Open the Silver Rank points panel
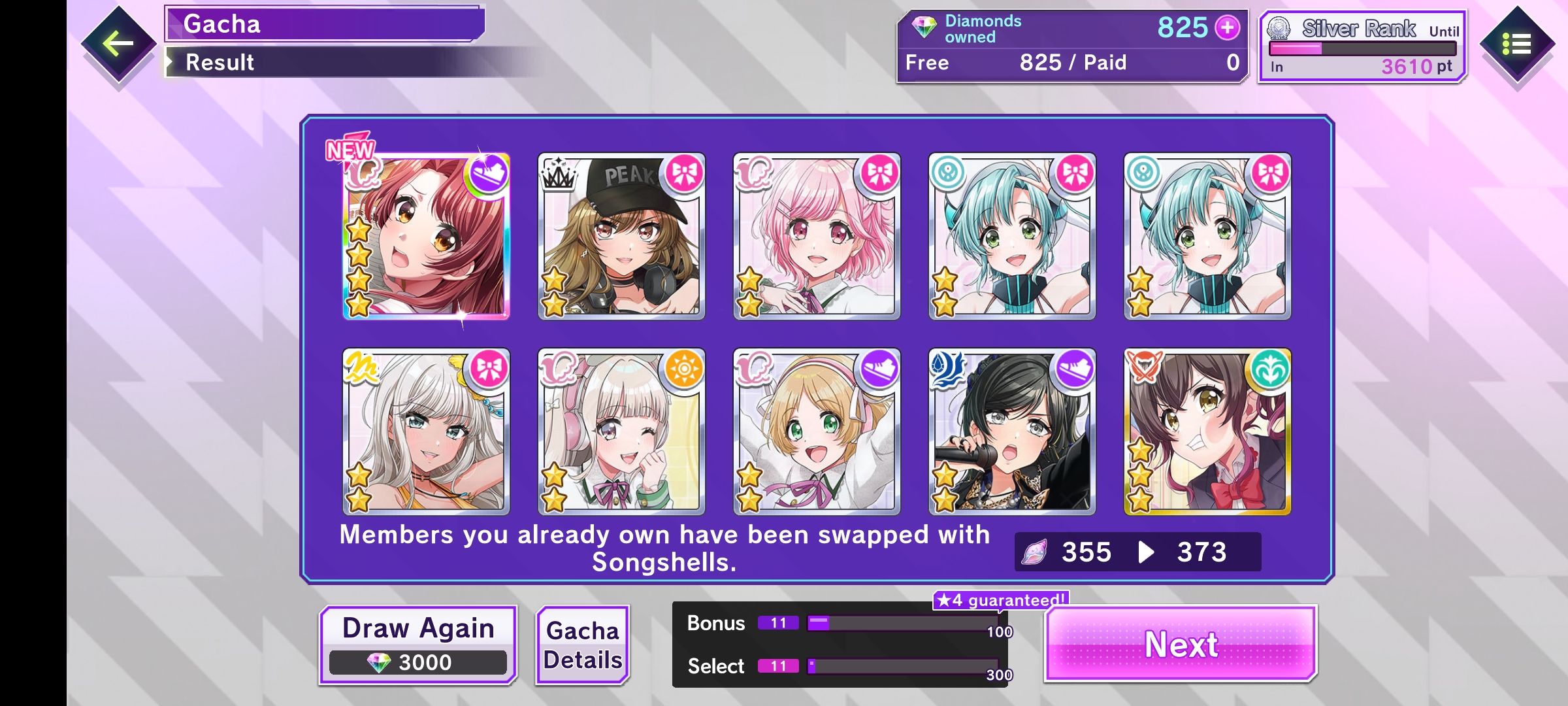Screen dimensions: 1568x706 pyautogui.click(x=1362, y=47)
